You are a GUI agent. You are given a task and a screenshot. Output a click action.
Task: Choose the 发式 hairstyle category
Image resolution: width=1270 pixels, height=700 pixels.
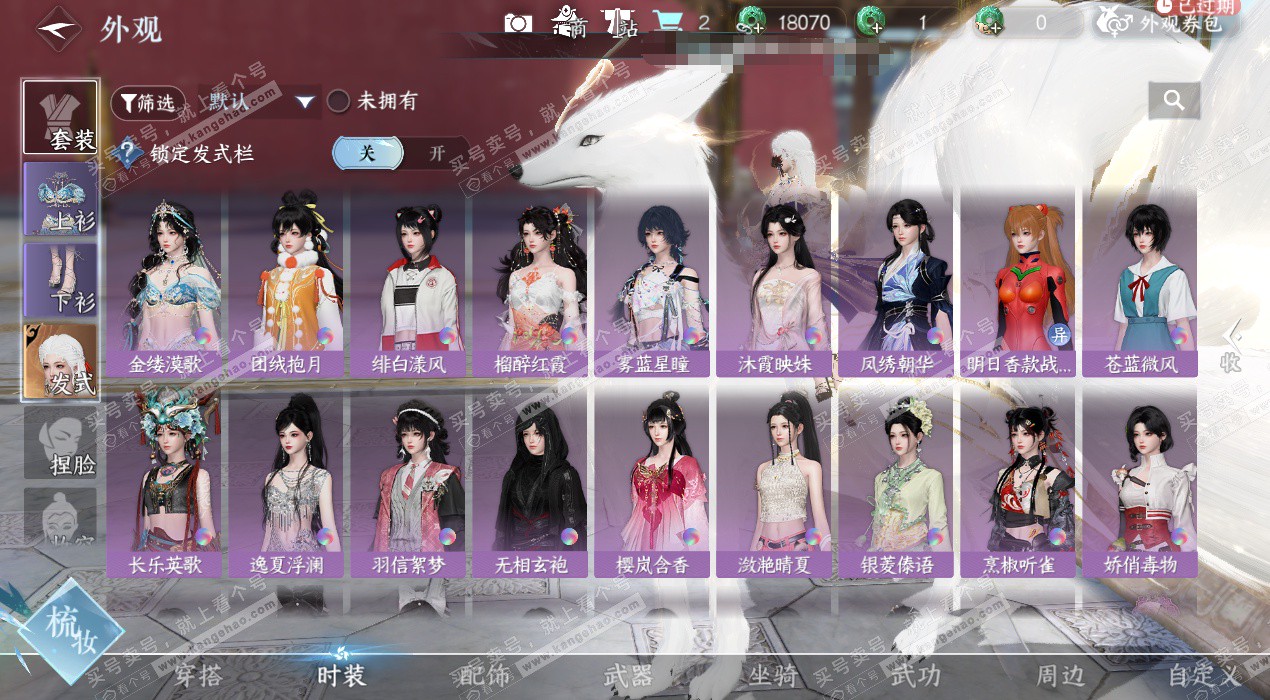61,361
